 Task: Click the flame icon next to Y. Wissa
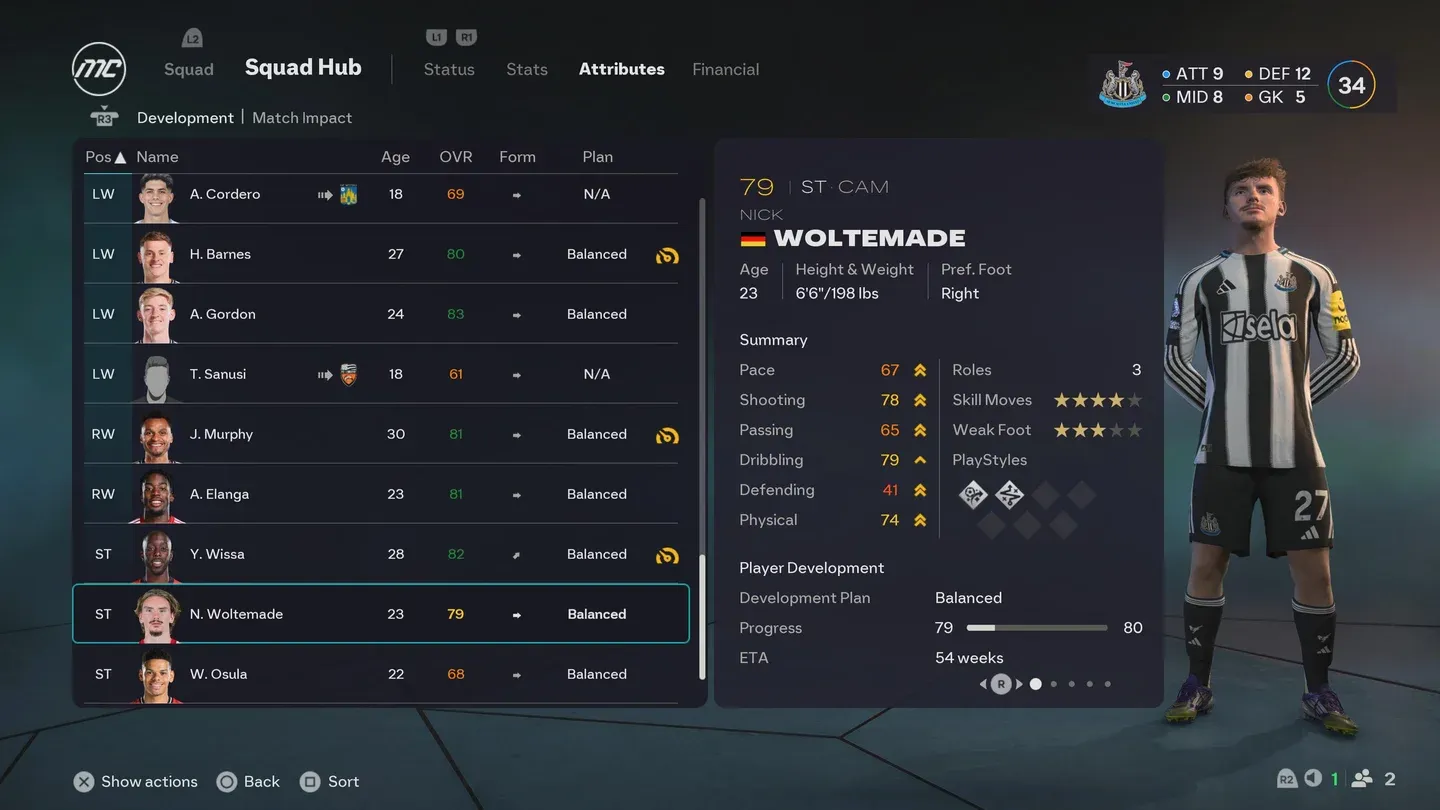667,555
